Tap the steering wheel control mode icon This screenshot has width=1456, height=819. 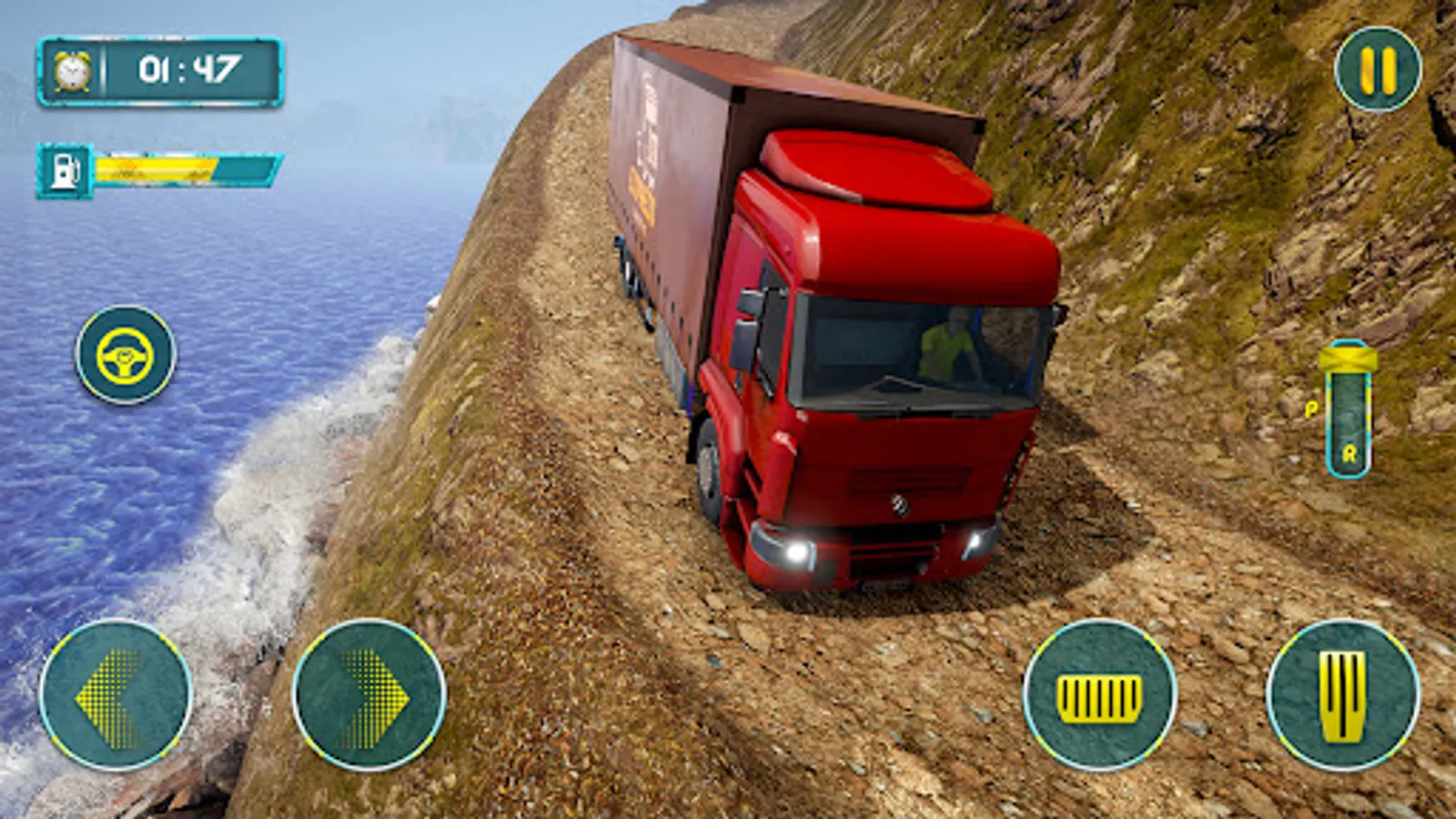[126, 355]
